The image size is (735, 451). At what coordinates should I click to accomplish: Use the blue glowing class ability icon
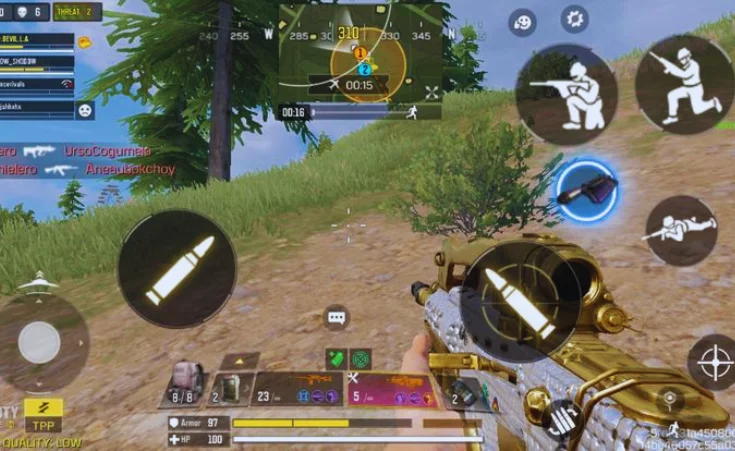pyautogui.click(x=586, y=189)
